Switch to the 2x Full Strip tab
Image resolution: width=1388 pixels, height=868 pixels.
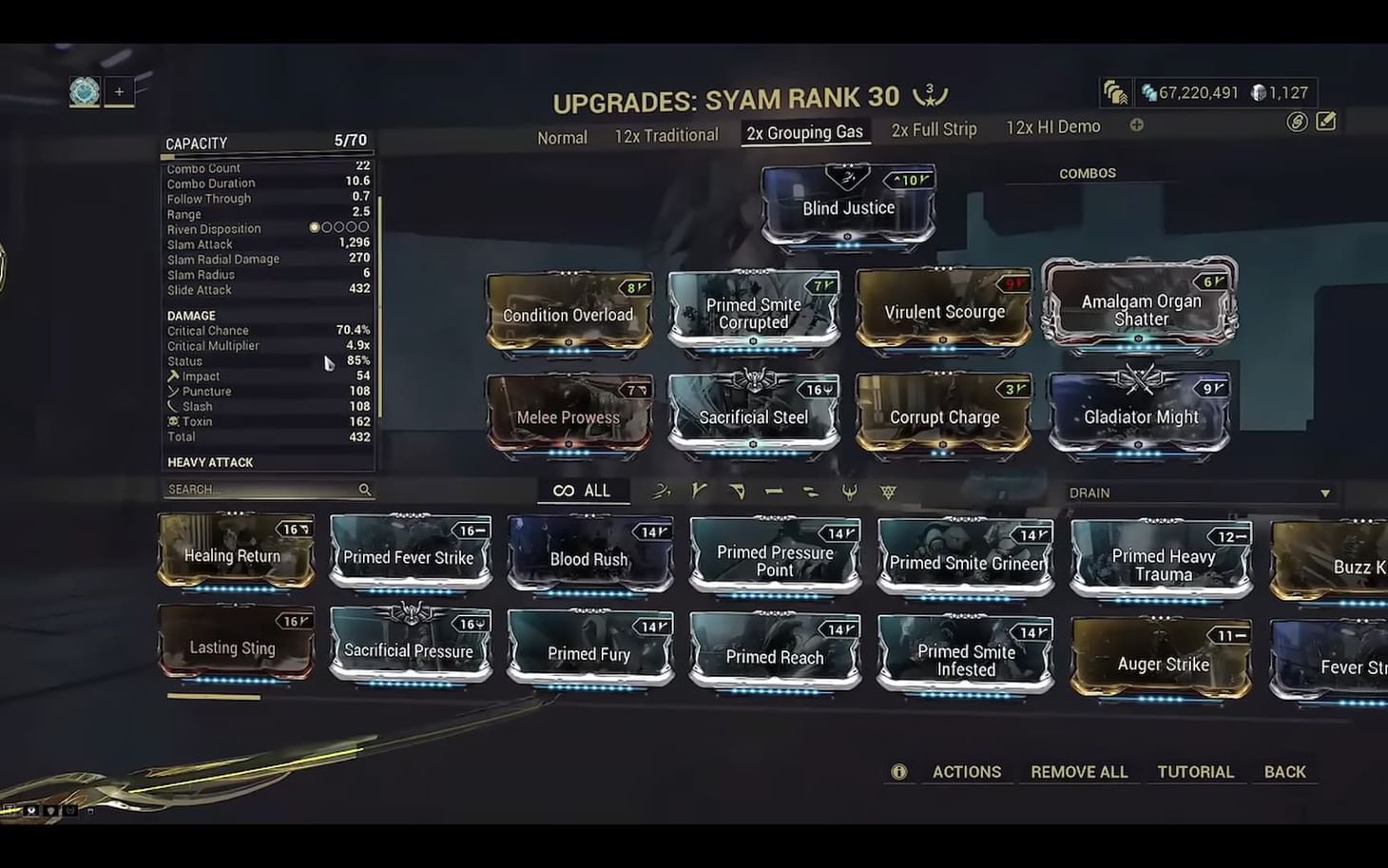coord(934,129)
